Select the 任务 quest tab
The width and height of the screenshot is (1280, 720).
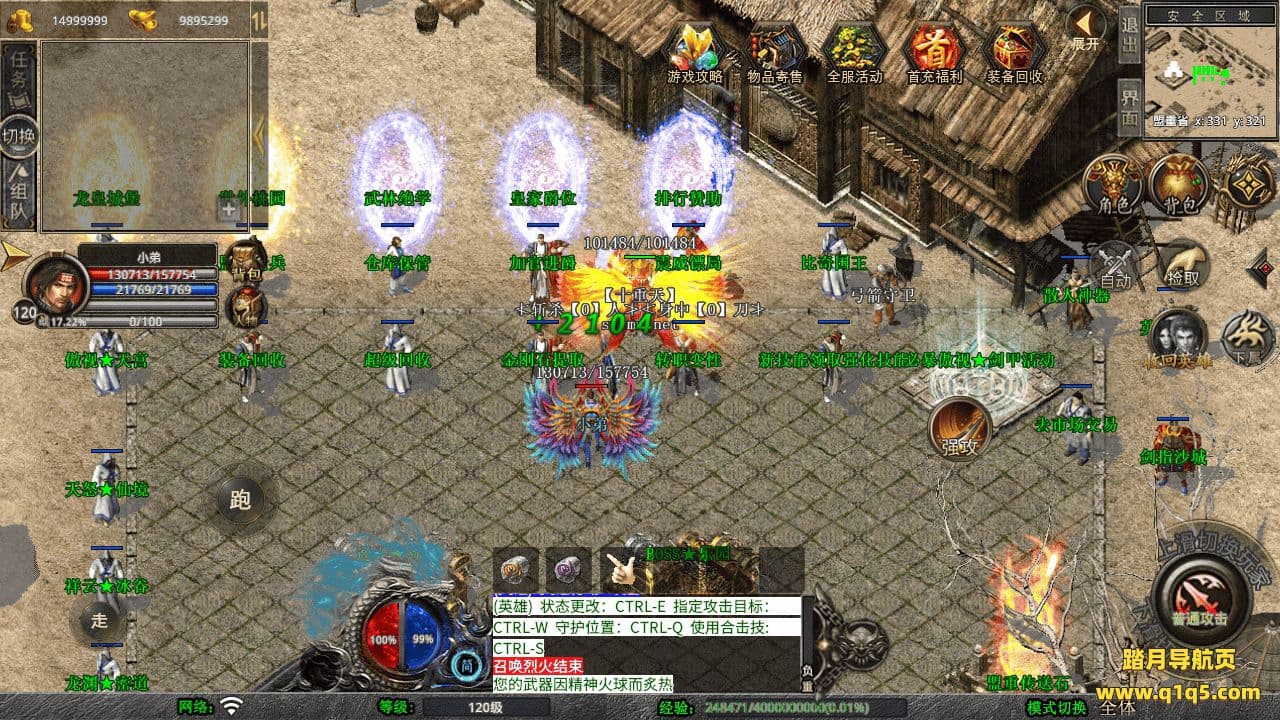coord(19,74)
